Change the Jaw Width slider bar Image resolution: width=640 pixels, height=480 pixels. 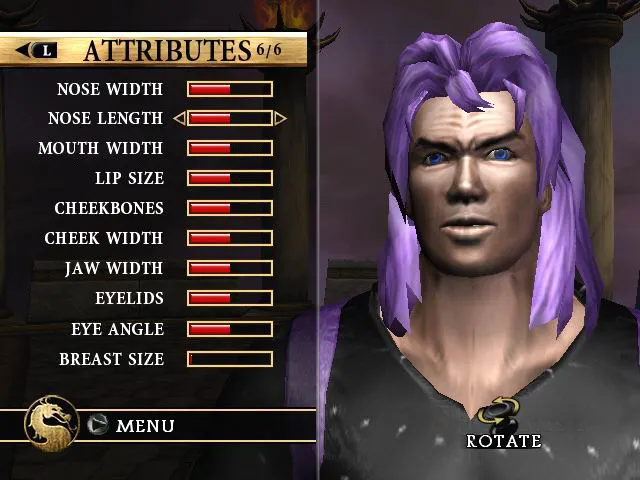(230, 269)
